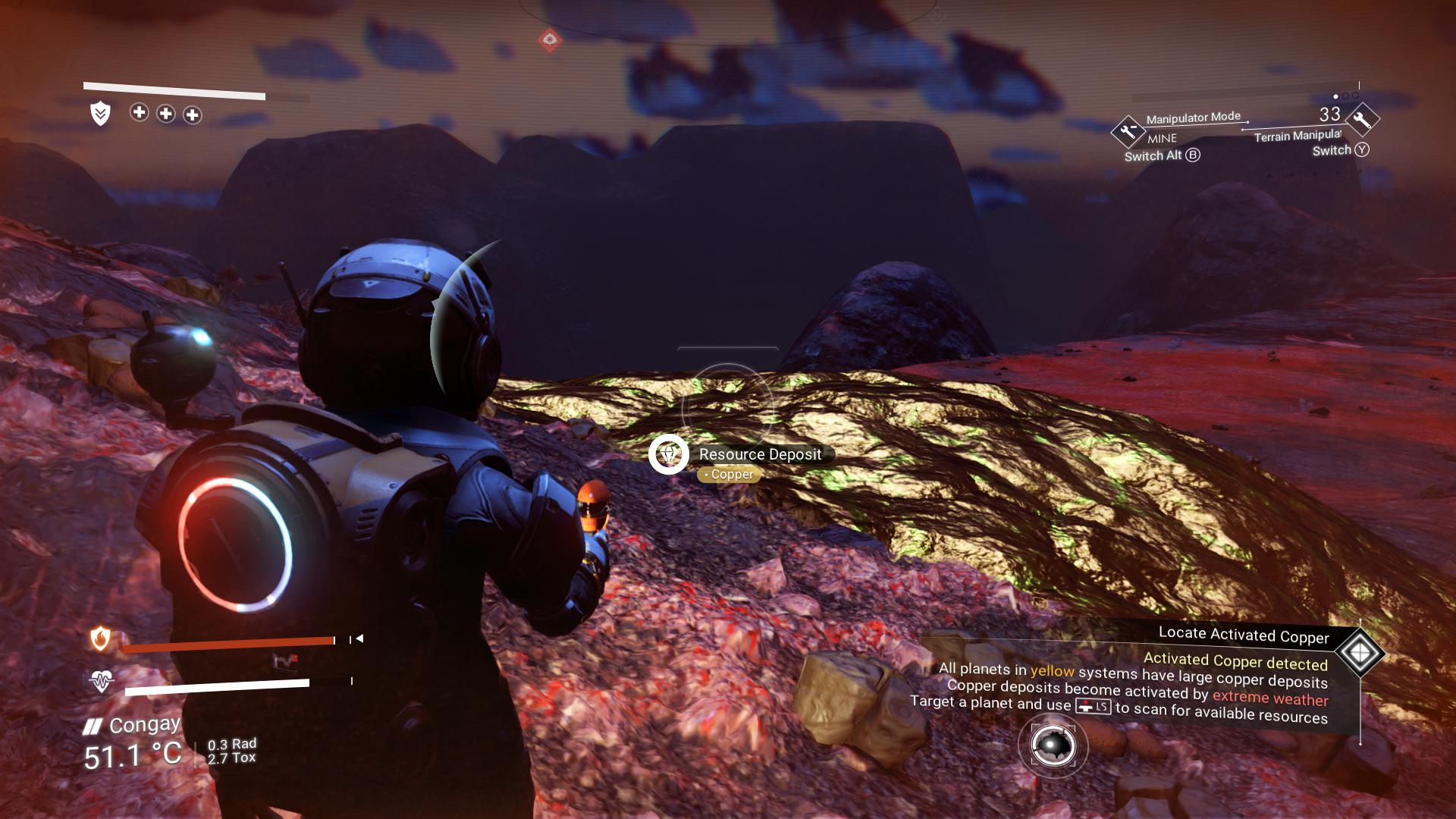Click the shield icon on hazard protection bar

click(99, 114)
